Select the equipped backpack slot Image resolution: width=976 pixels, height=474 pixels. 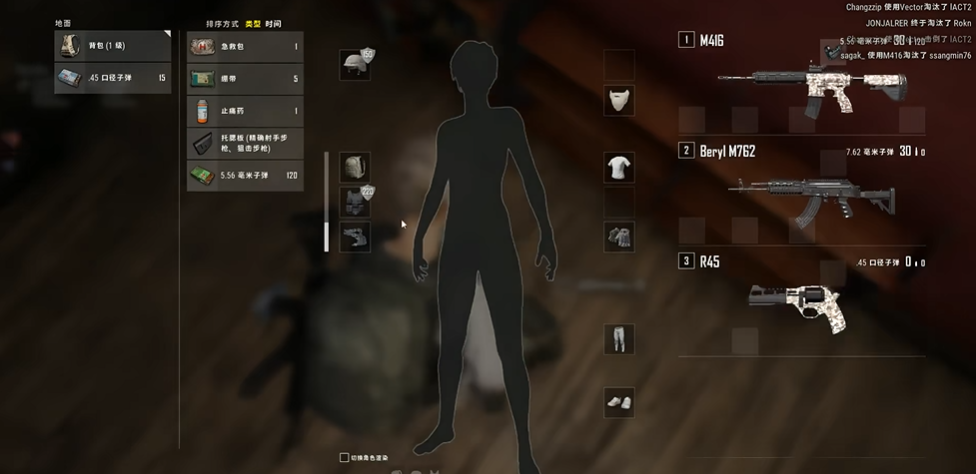356,167
